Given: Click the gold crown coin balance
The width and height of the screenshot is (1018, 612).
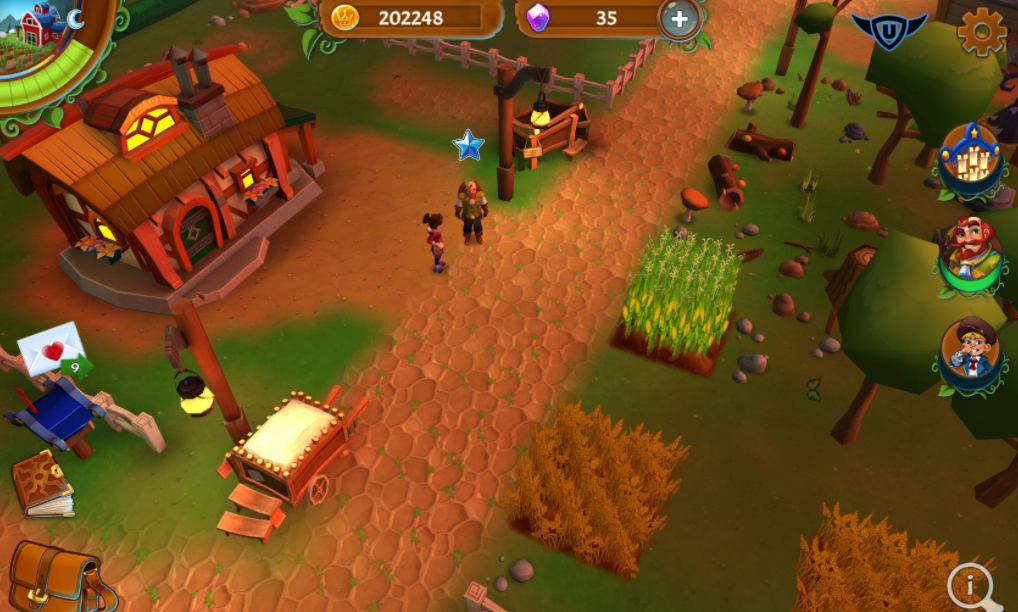Looking at the screenshot, I should [x=410, y=18].
